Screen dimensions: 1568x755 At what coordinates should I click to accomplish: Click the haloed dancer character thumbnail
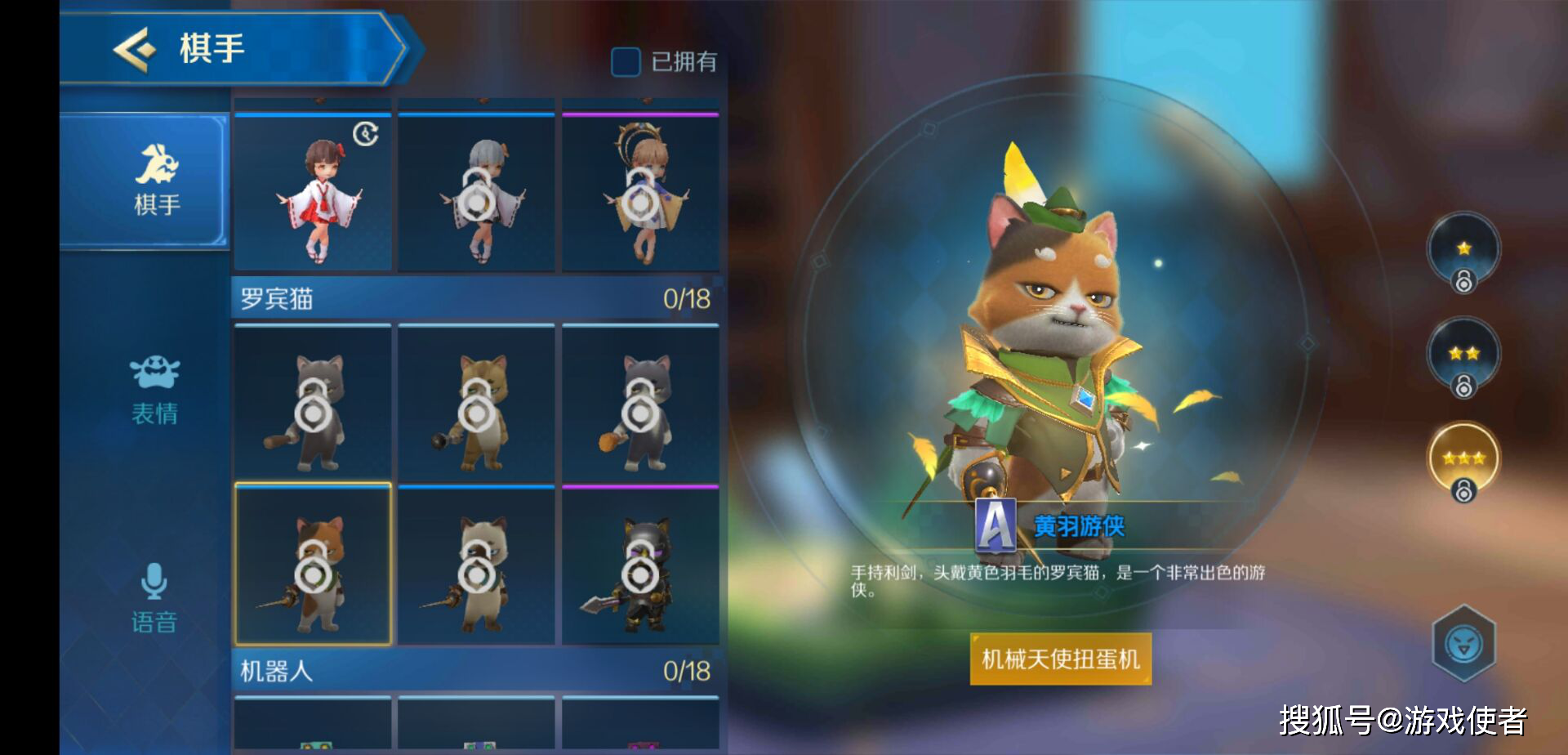[x=642, y=192]
